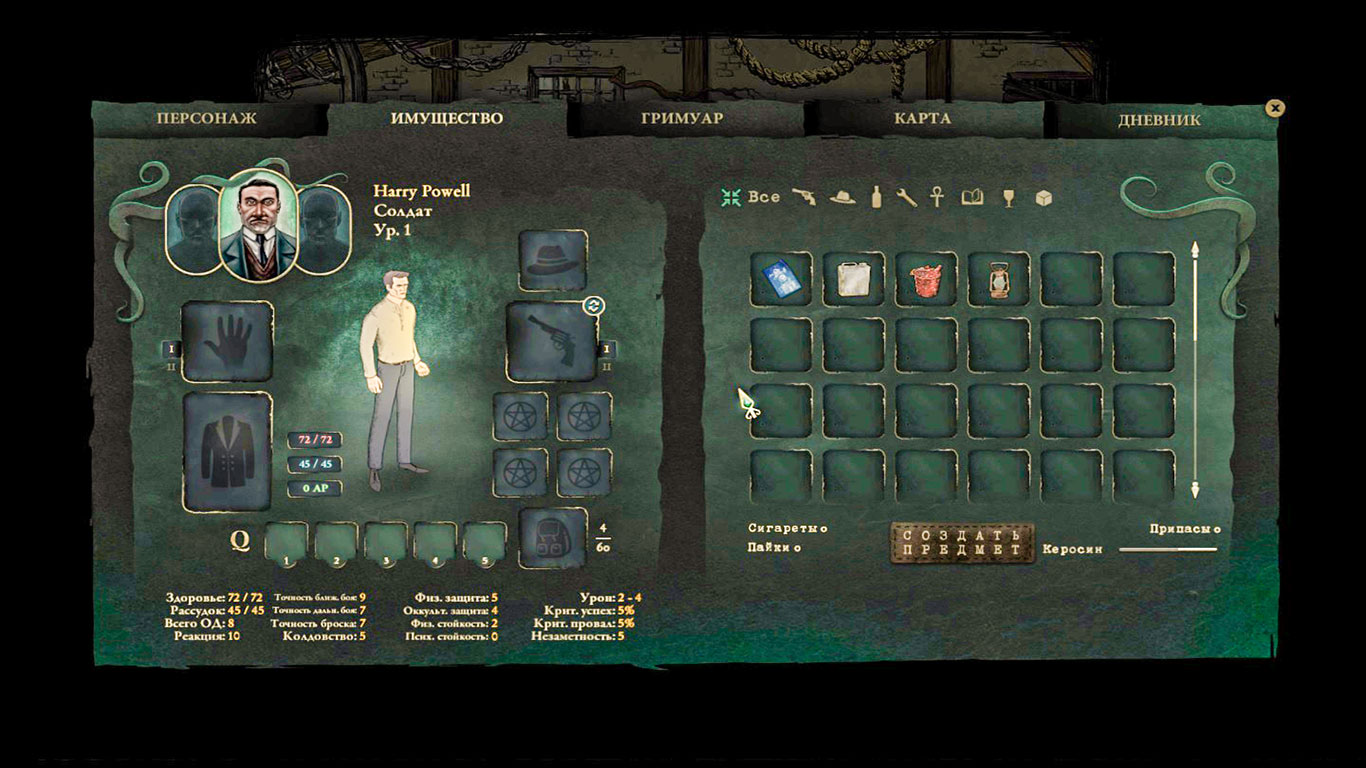
Task: Open the Гримуар tab
Action: click(682, 118)
